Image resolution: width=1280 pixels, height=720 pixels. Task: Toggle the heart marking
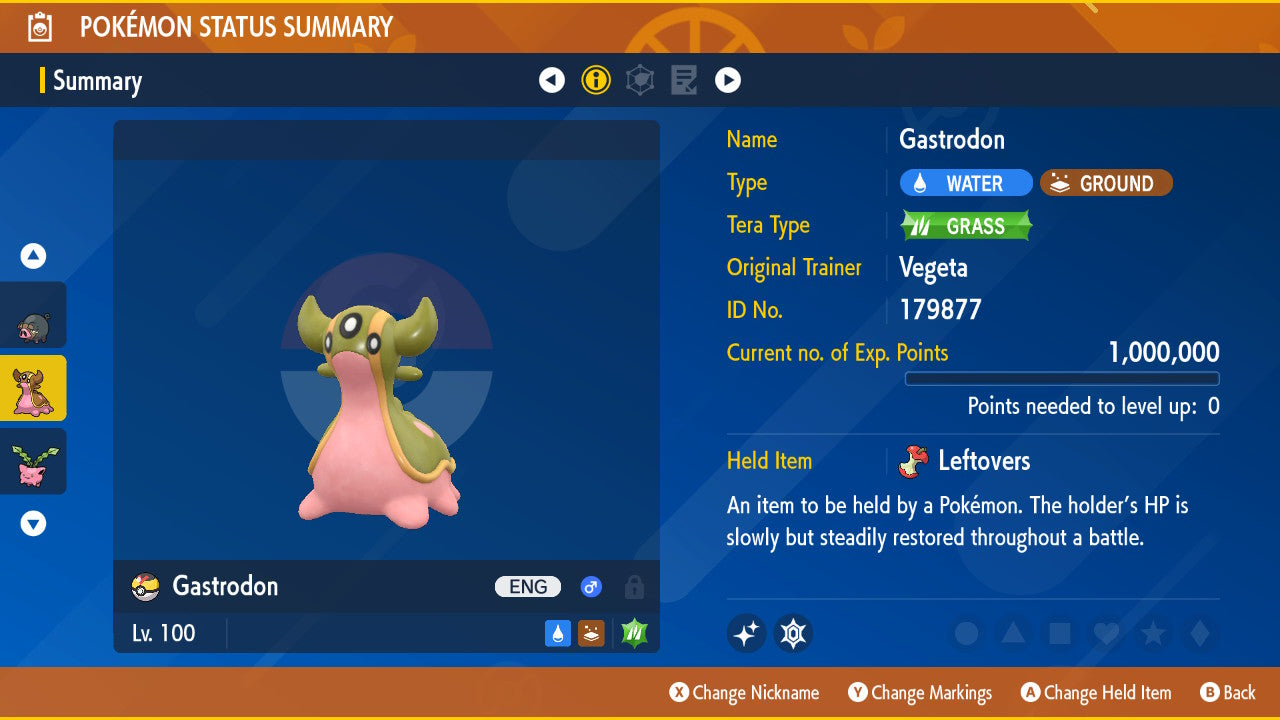(1106, 633)
